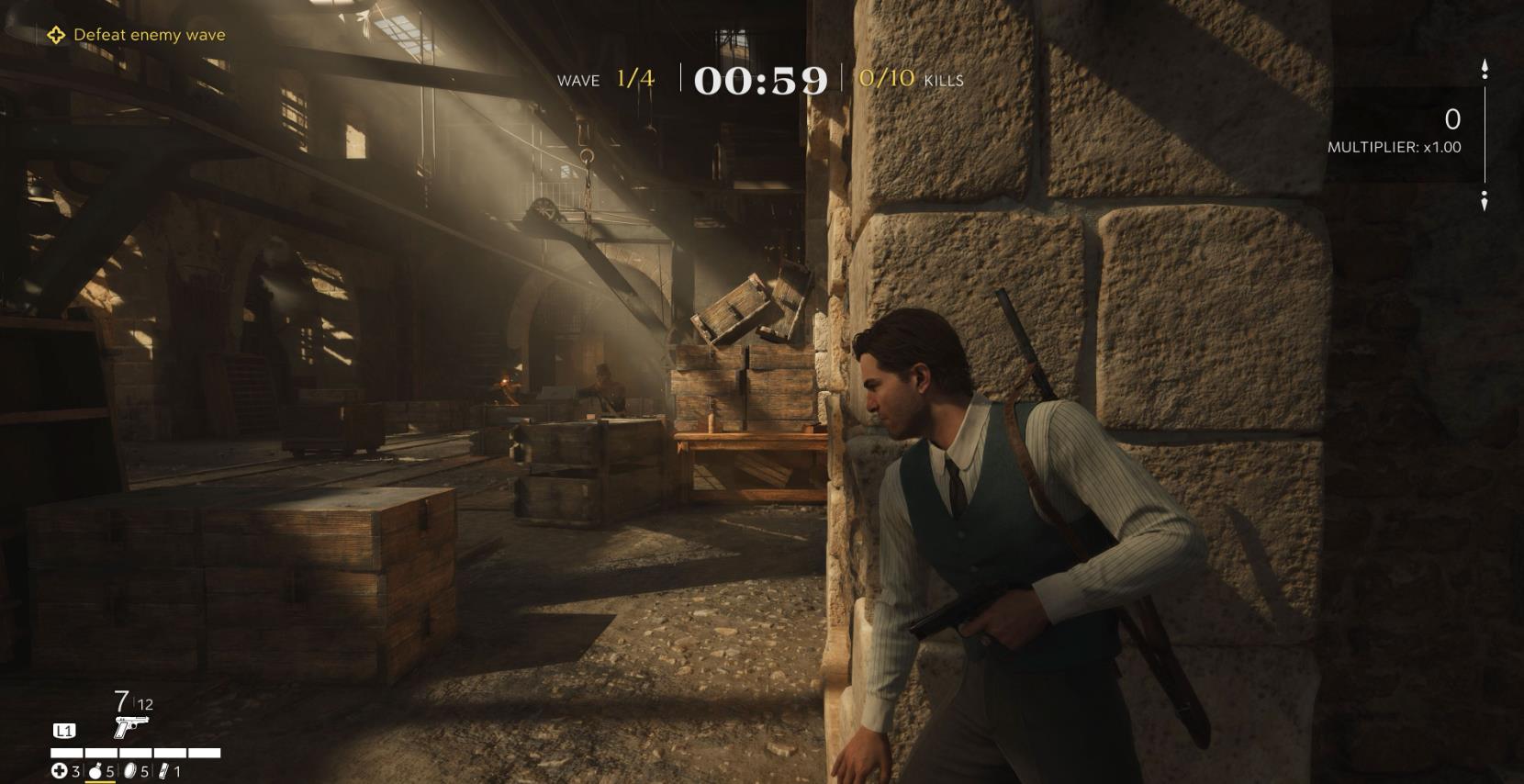Select the pistol weapon icon

(130, 727)
